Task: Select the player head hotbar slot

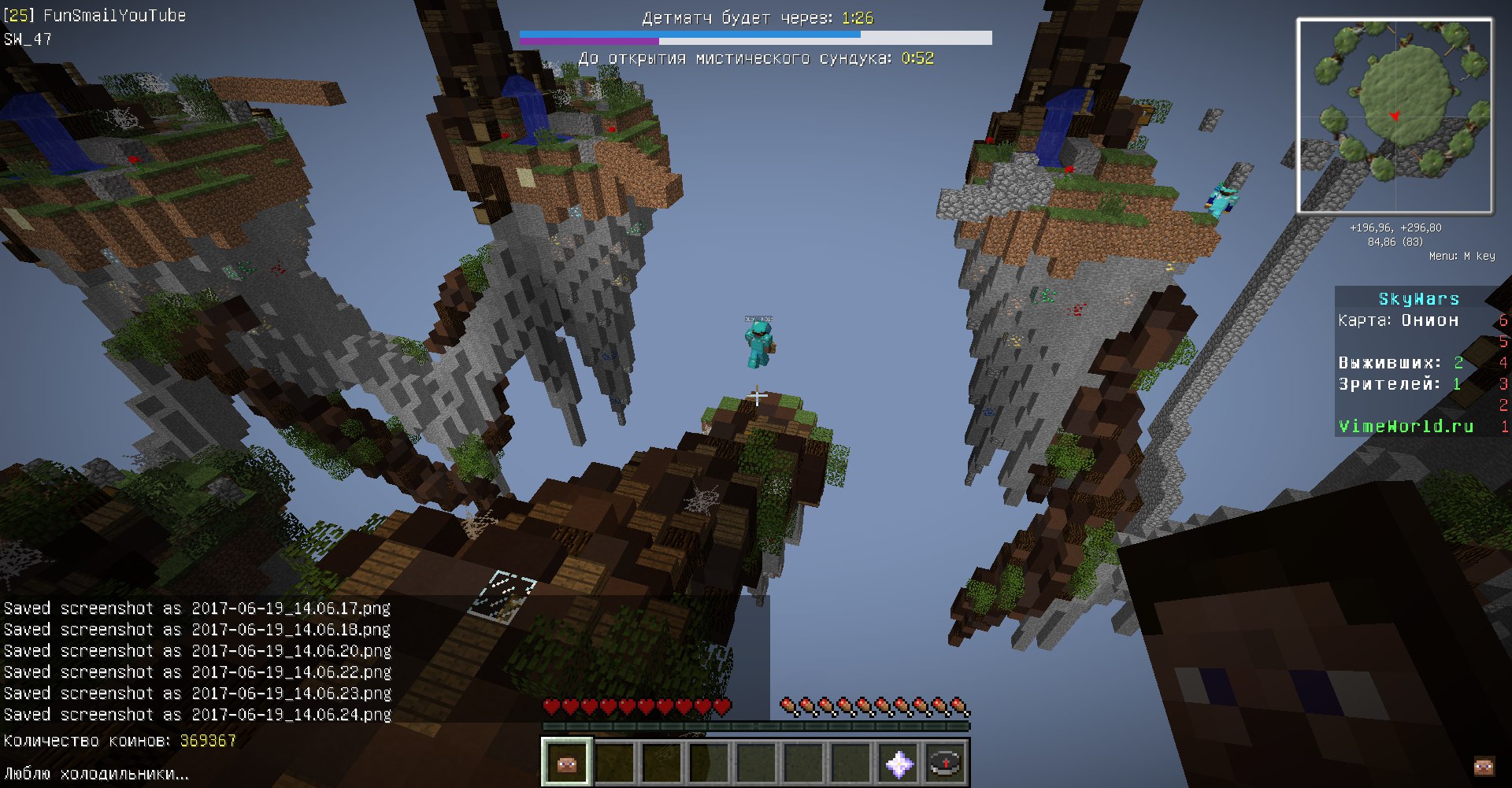Action: (x=566, y=762)
